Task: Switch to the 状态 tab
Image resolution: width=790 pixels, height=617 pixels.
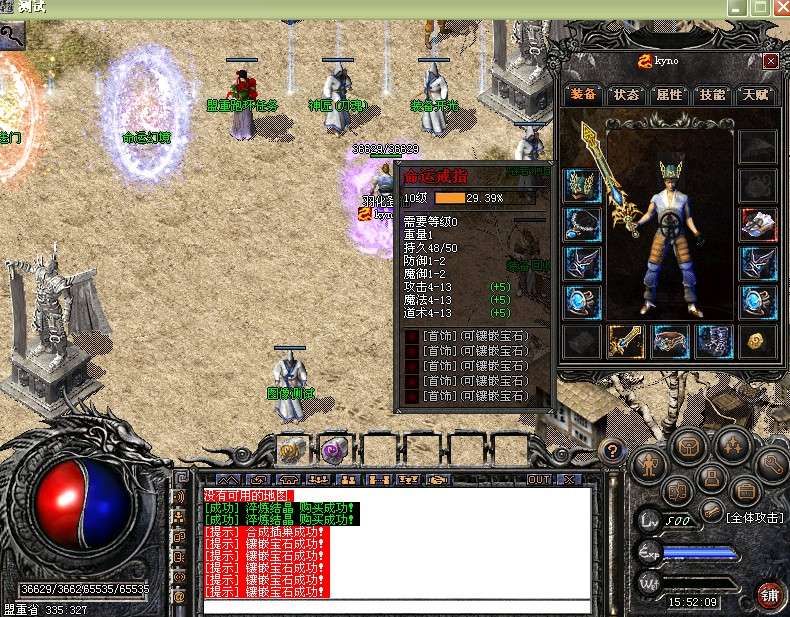Action: [x=627, y=95]
